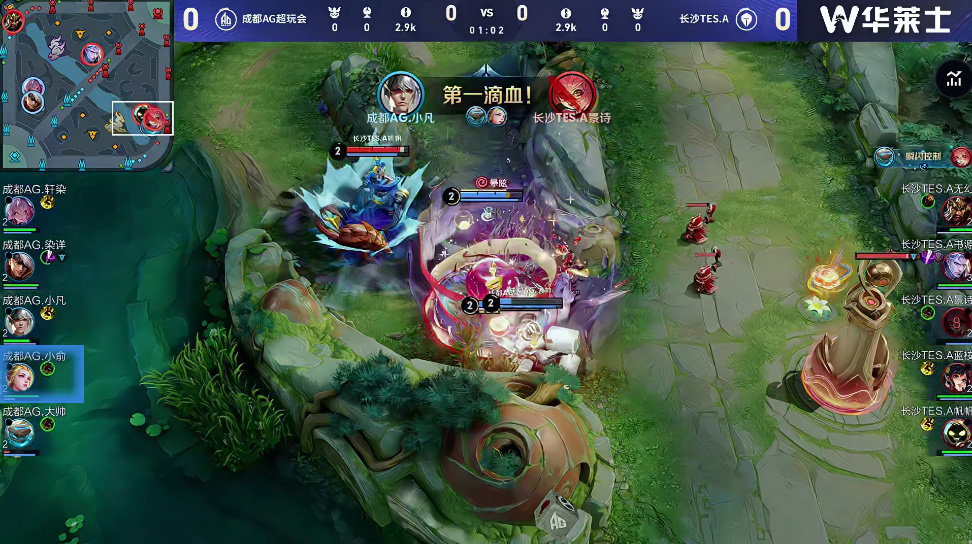
Task: Open the match statistics chart button
Action: [949, 79]
